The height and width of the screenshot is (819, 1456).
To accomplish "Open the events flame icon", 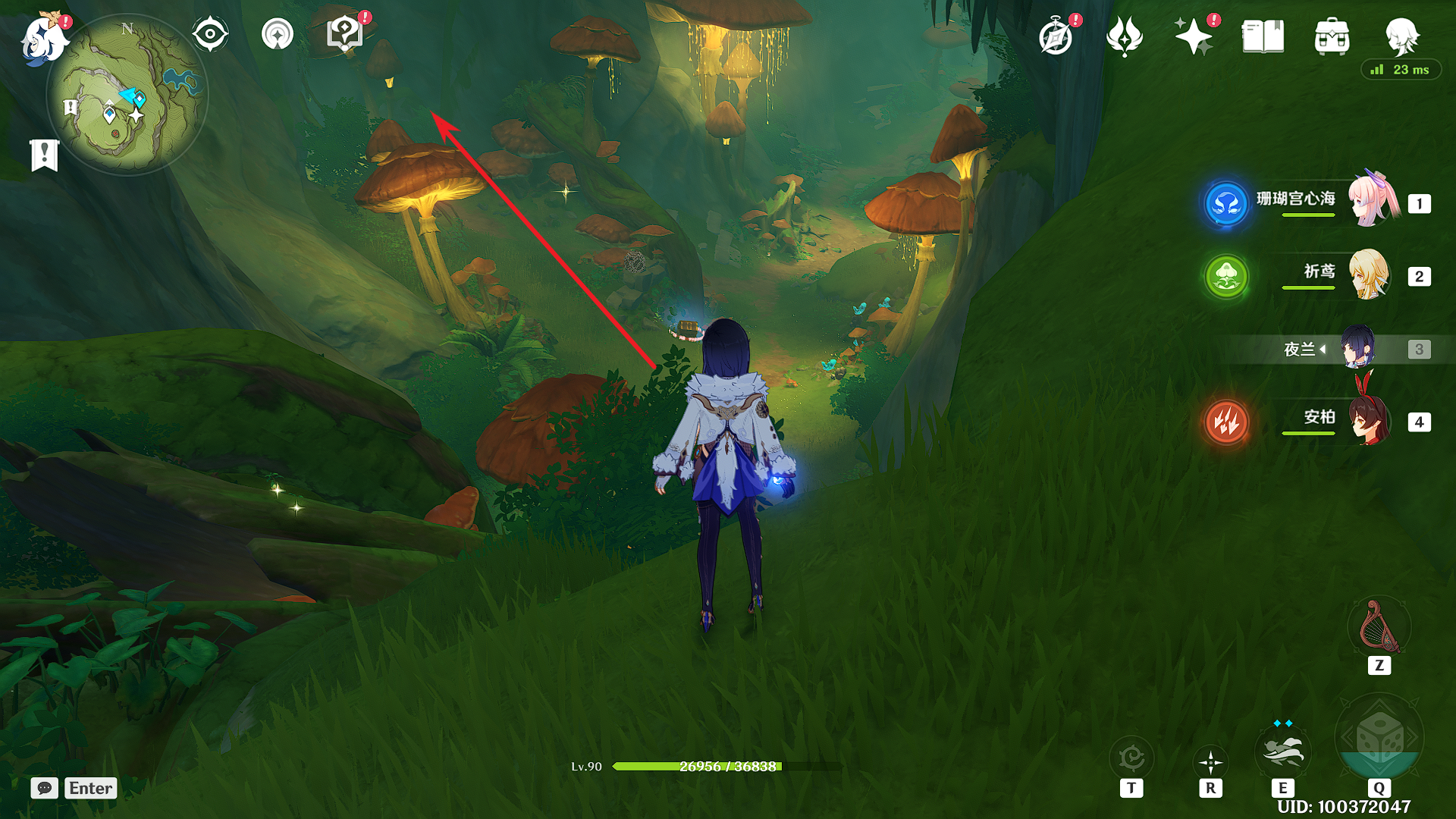I will [1124, 36].
